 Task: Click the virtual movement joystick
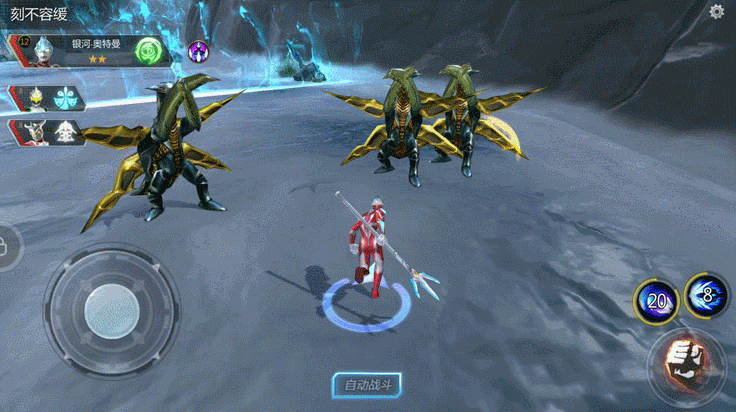(x=110, y=310)
